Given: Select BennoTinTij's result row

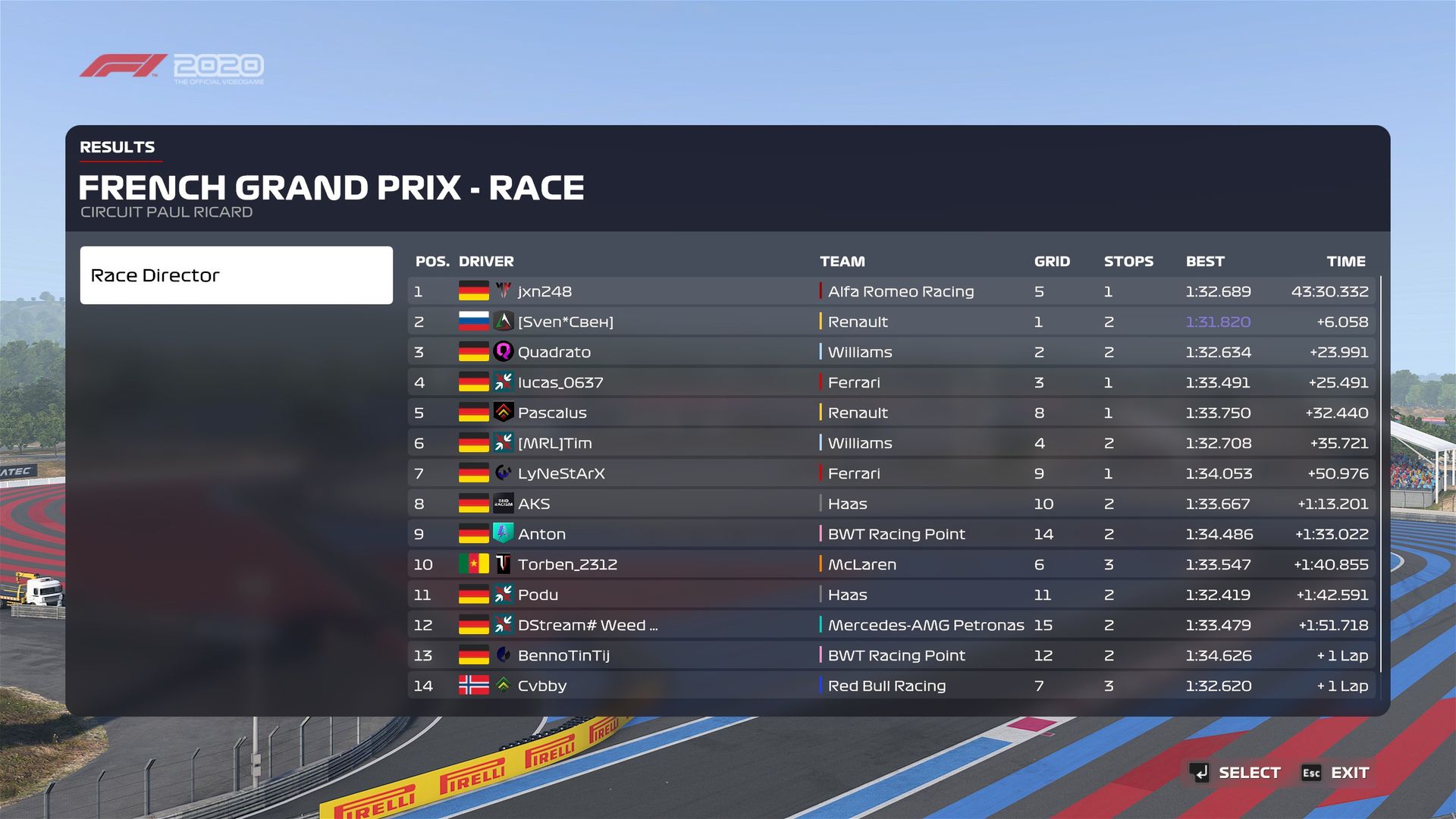Looking at the screenshot, I should click(891, 655).
